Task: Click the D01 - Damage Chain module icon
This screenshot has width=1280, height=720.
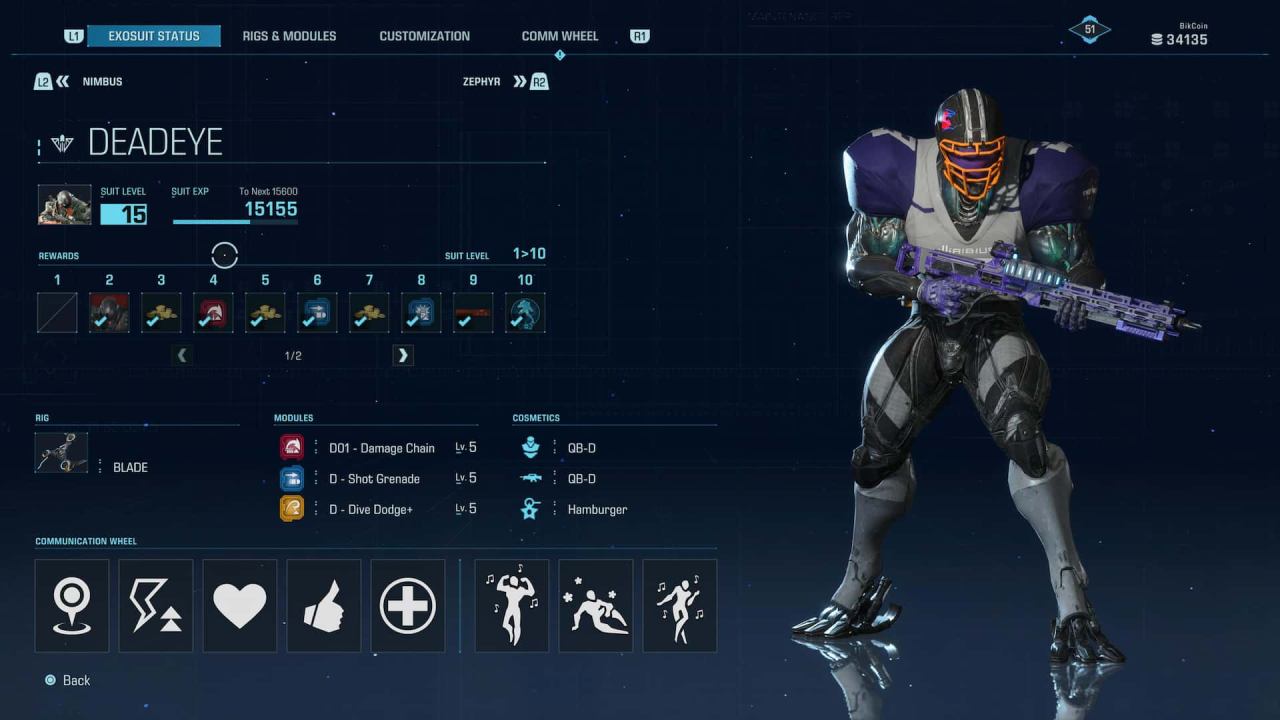Action: coord(291,447)
